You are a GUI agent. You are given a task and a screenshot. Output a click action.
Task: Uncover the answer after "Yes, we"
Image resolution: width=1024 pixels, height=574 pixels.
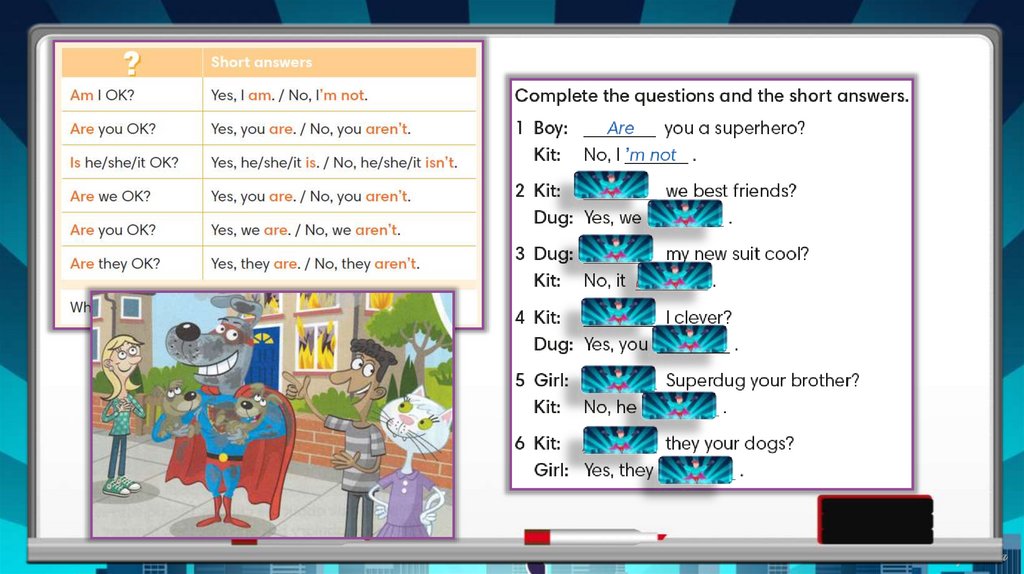click(685, 214)
